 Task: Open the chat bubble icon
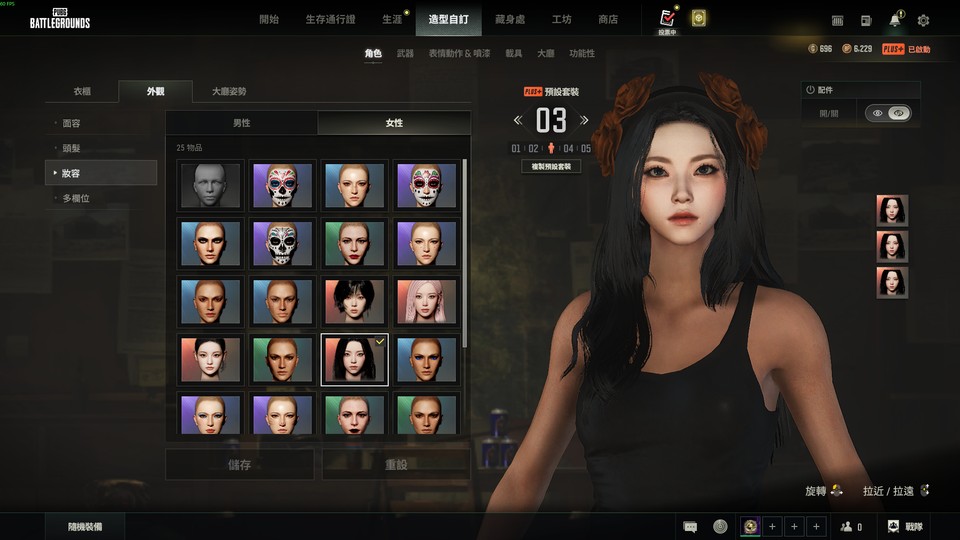(690, 526)
